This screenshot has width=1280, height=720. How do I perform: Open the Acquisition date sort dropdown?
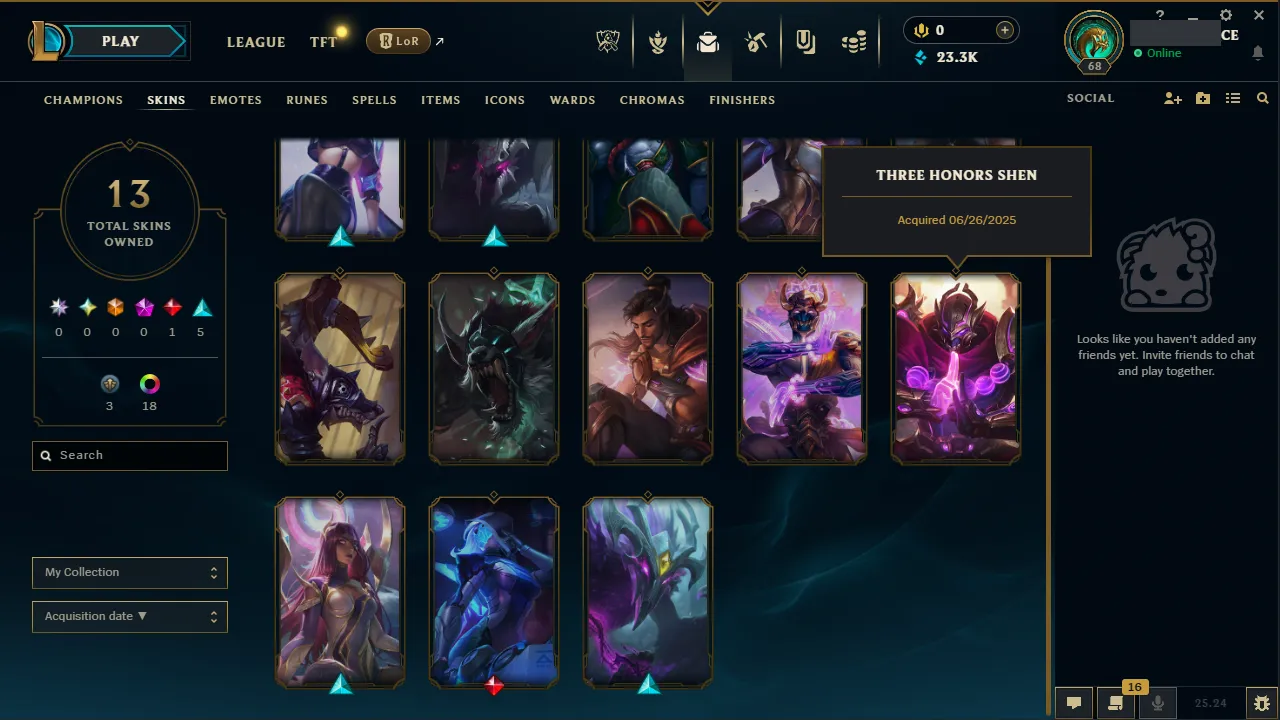coord(129,616)
